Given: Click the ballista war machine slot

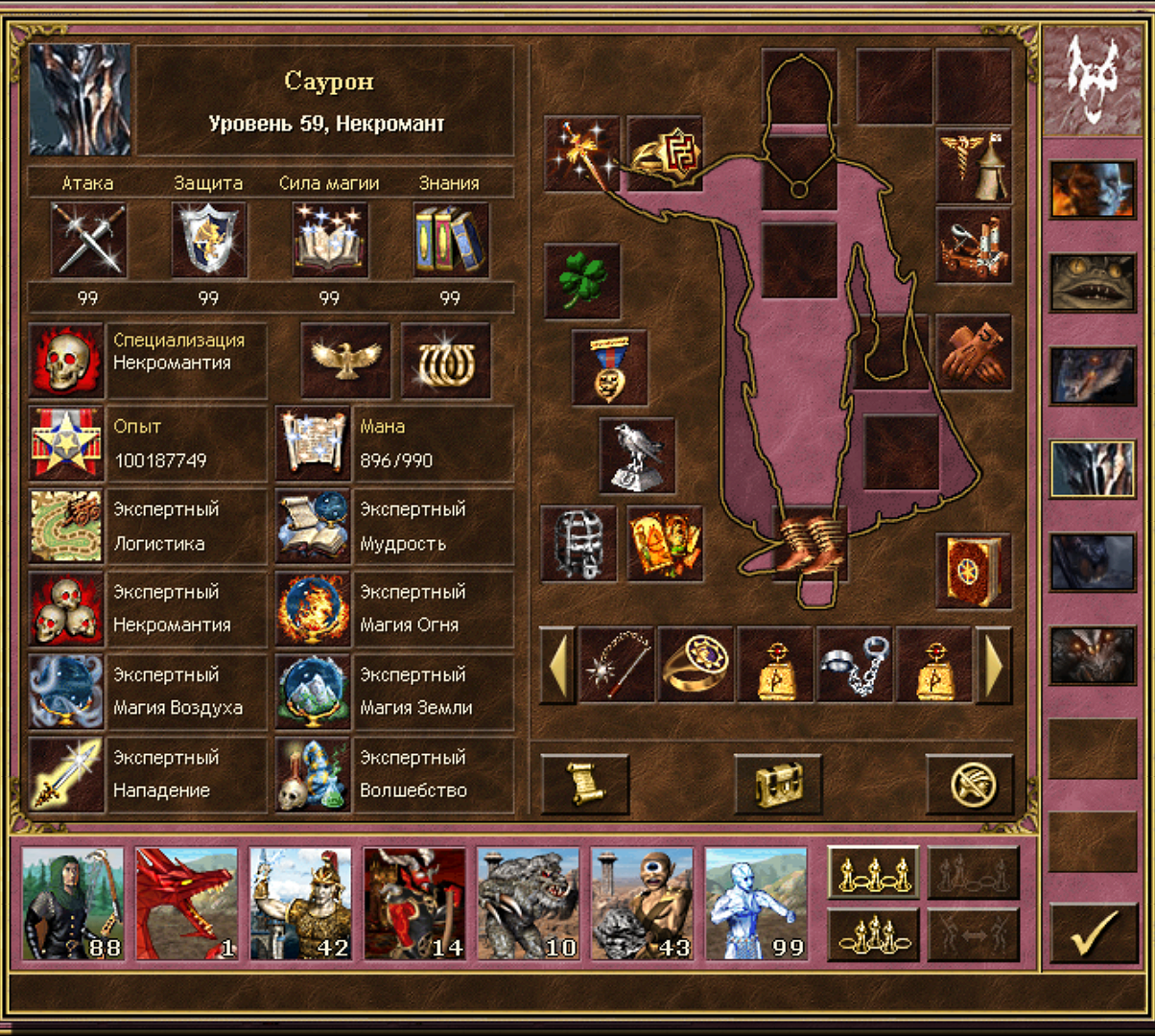Looking at the screenshot, I should coord(973,247).
